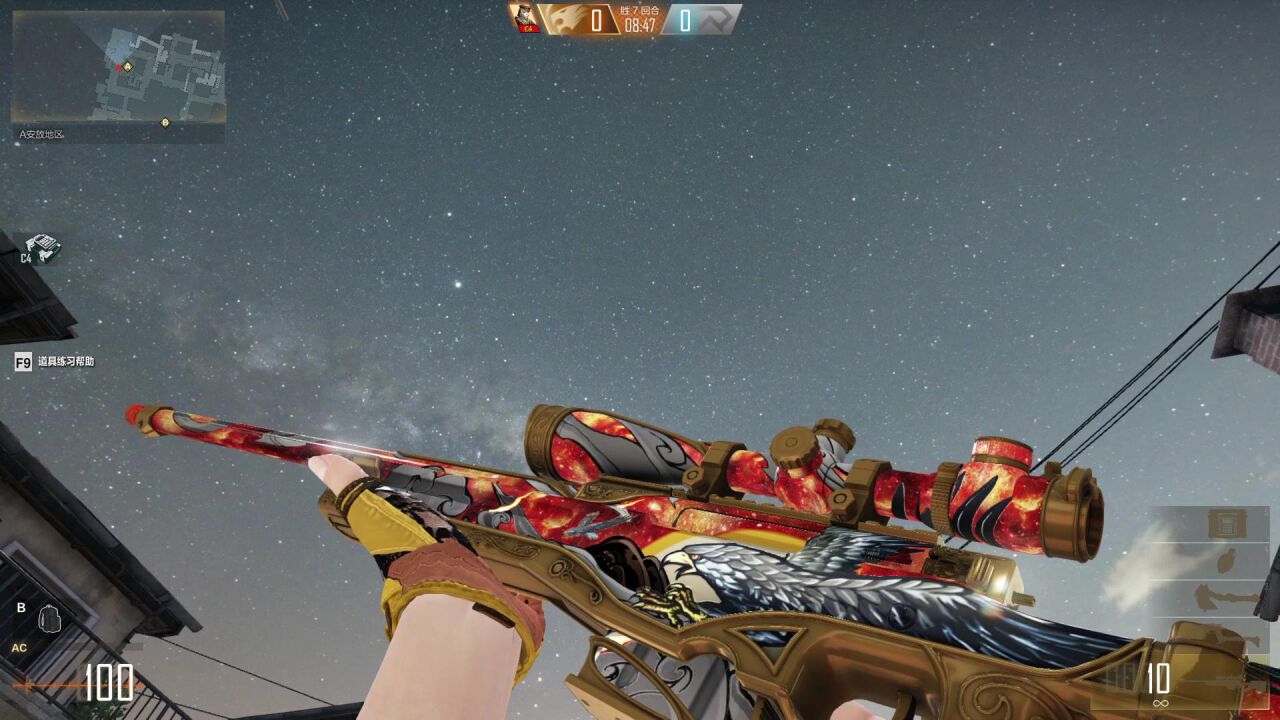The height and width of the screenshot is (720, 1280).
Task: Open the backpack icon
Action: pos(50,619)
